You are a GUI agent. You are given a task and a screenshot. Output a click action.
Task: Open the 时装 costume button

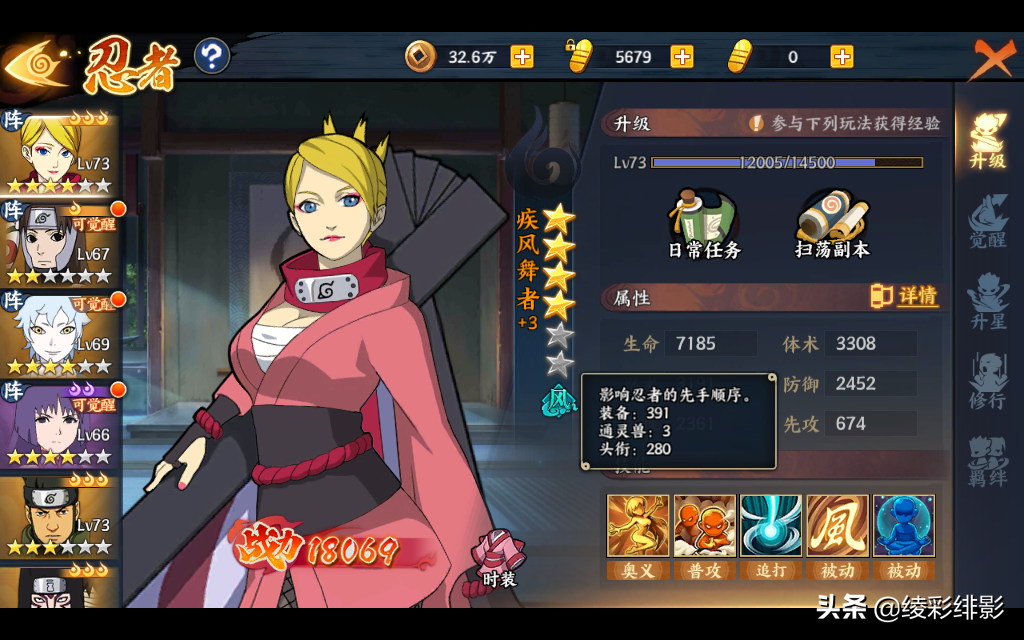(498, 558)
